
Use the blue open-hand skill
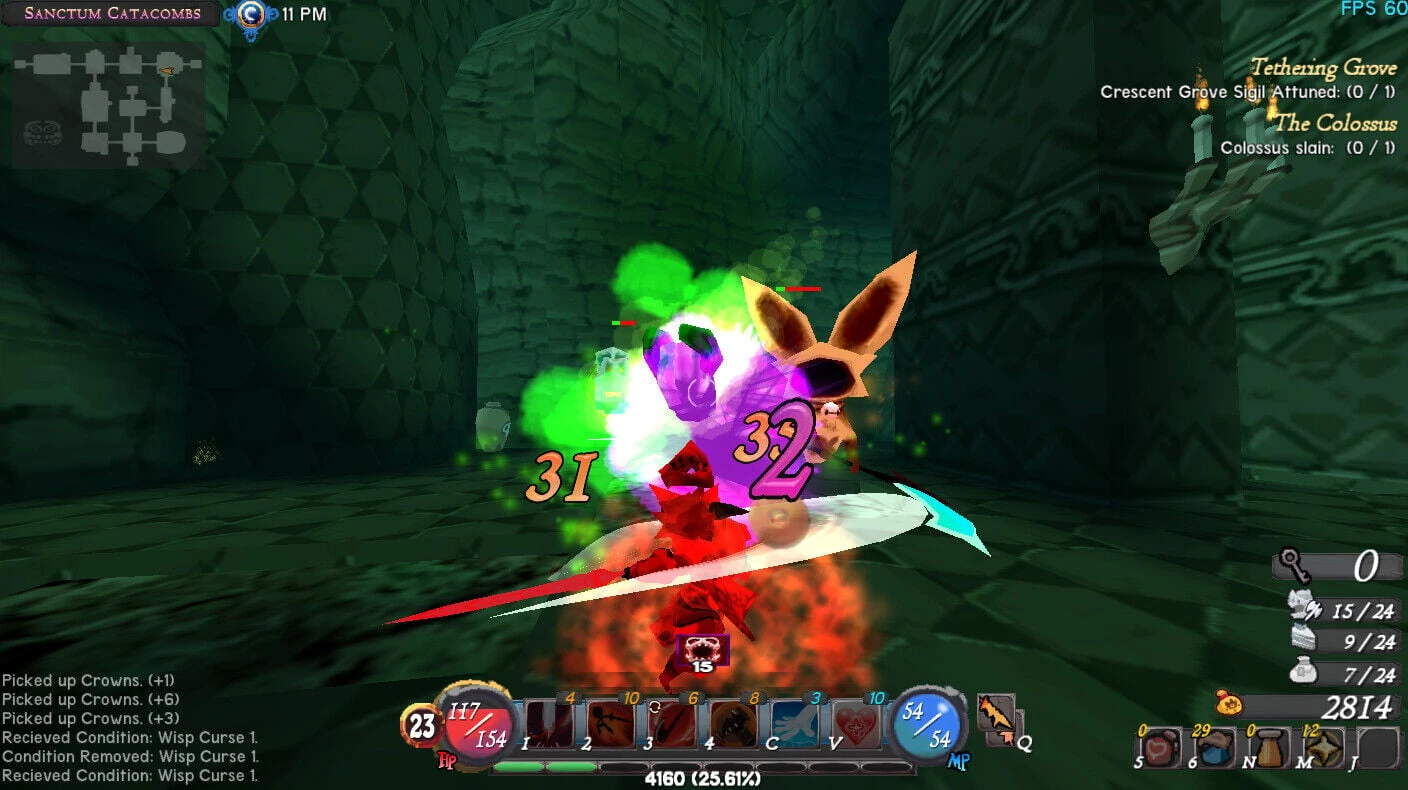point(796,725)
